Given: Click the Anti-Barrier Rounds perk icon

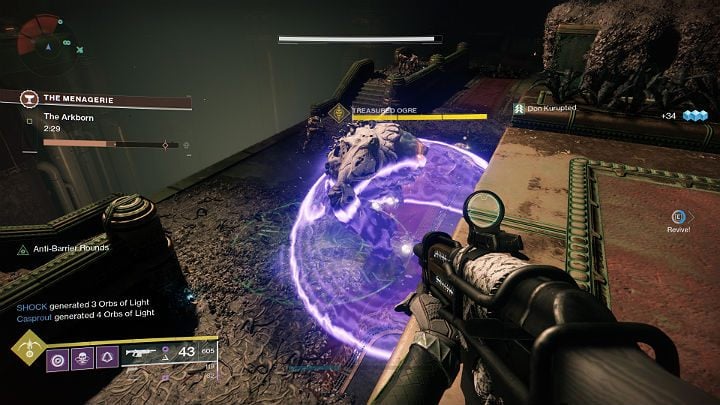Looking at the screenshot, I should [x=23, y=248].
